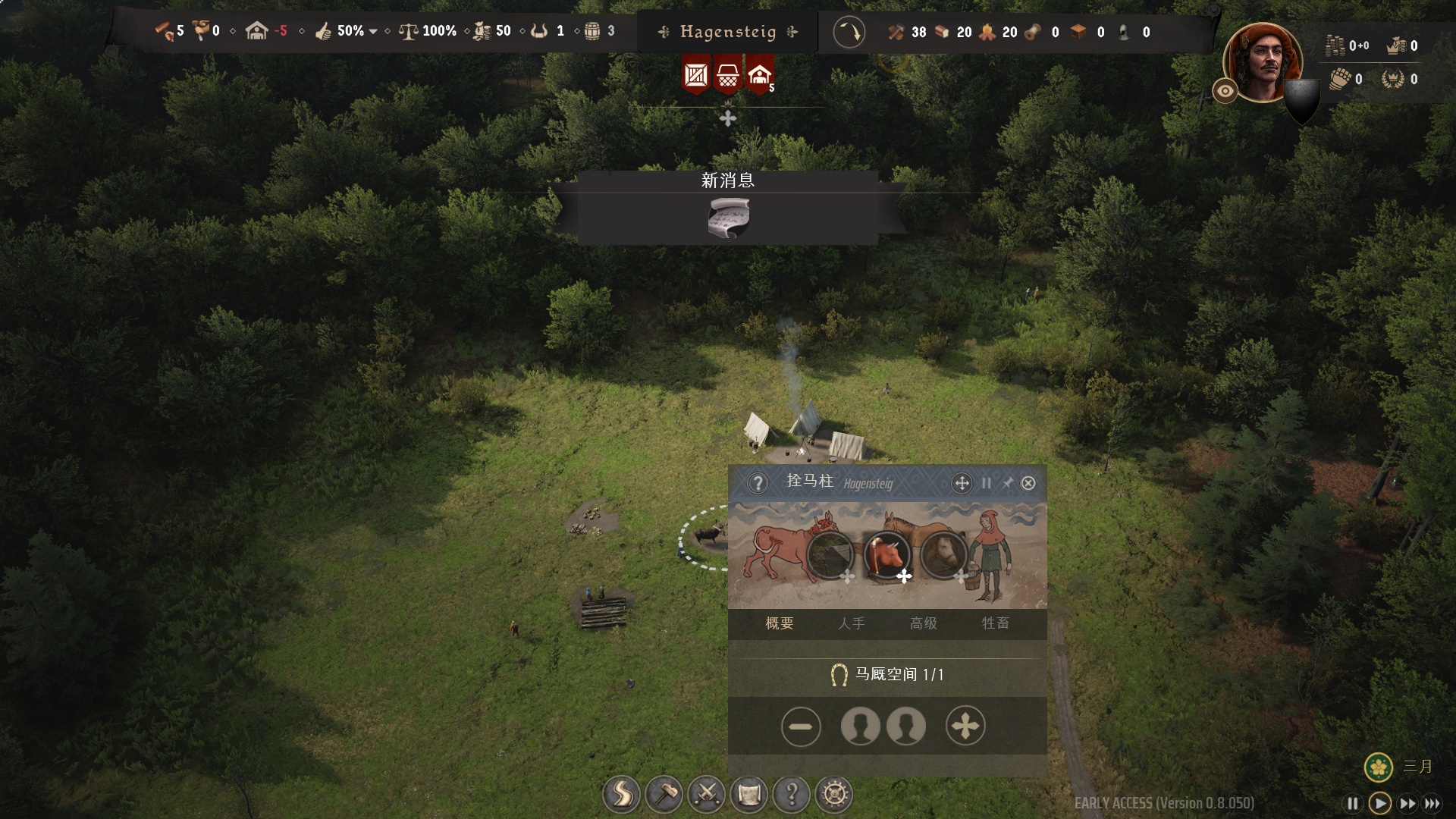Select the 概要 tab
Screen dimensions: 1456x819
(x=780, y=623)
